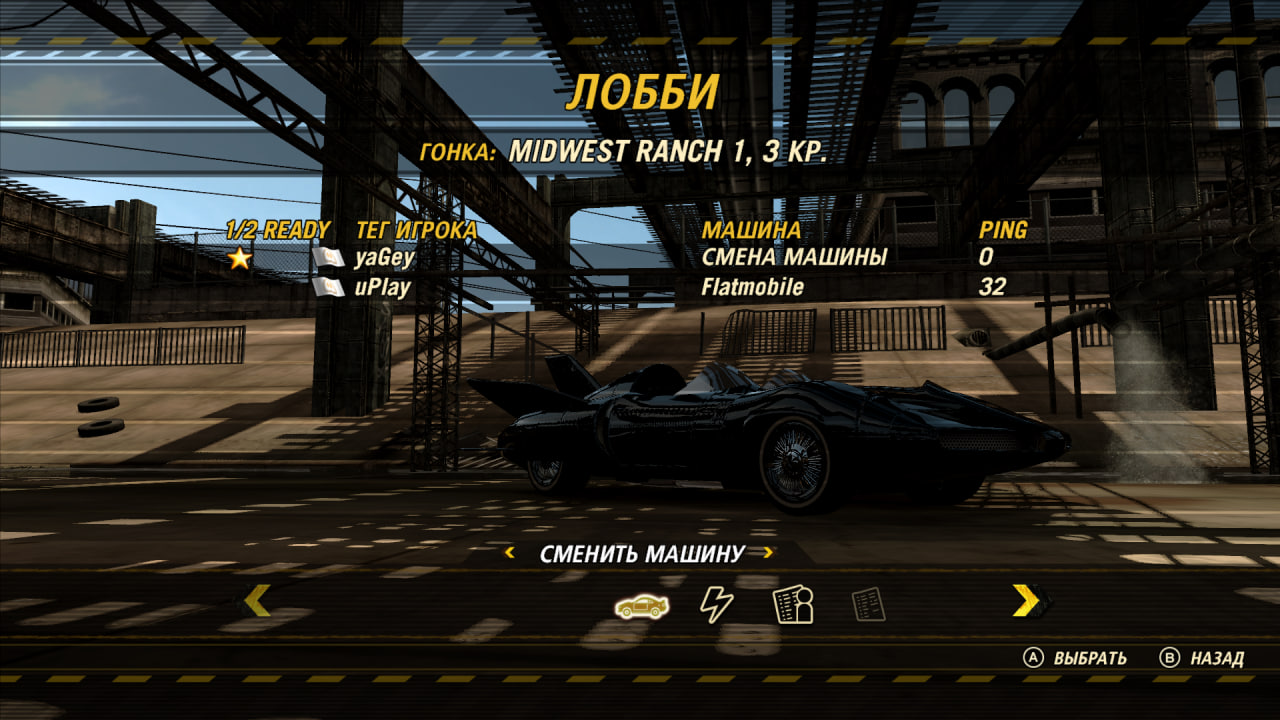The image size is (1280, 720).
Task: Select the car icon to change car
Action: tap(642, 604)
